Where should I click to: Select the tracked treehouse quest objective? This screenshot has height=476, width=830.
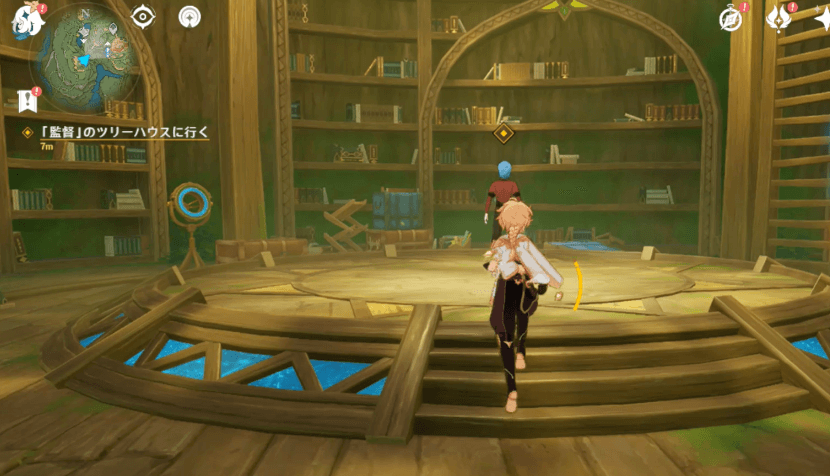tap(118, 132)
